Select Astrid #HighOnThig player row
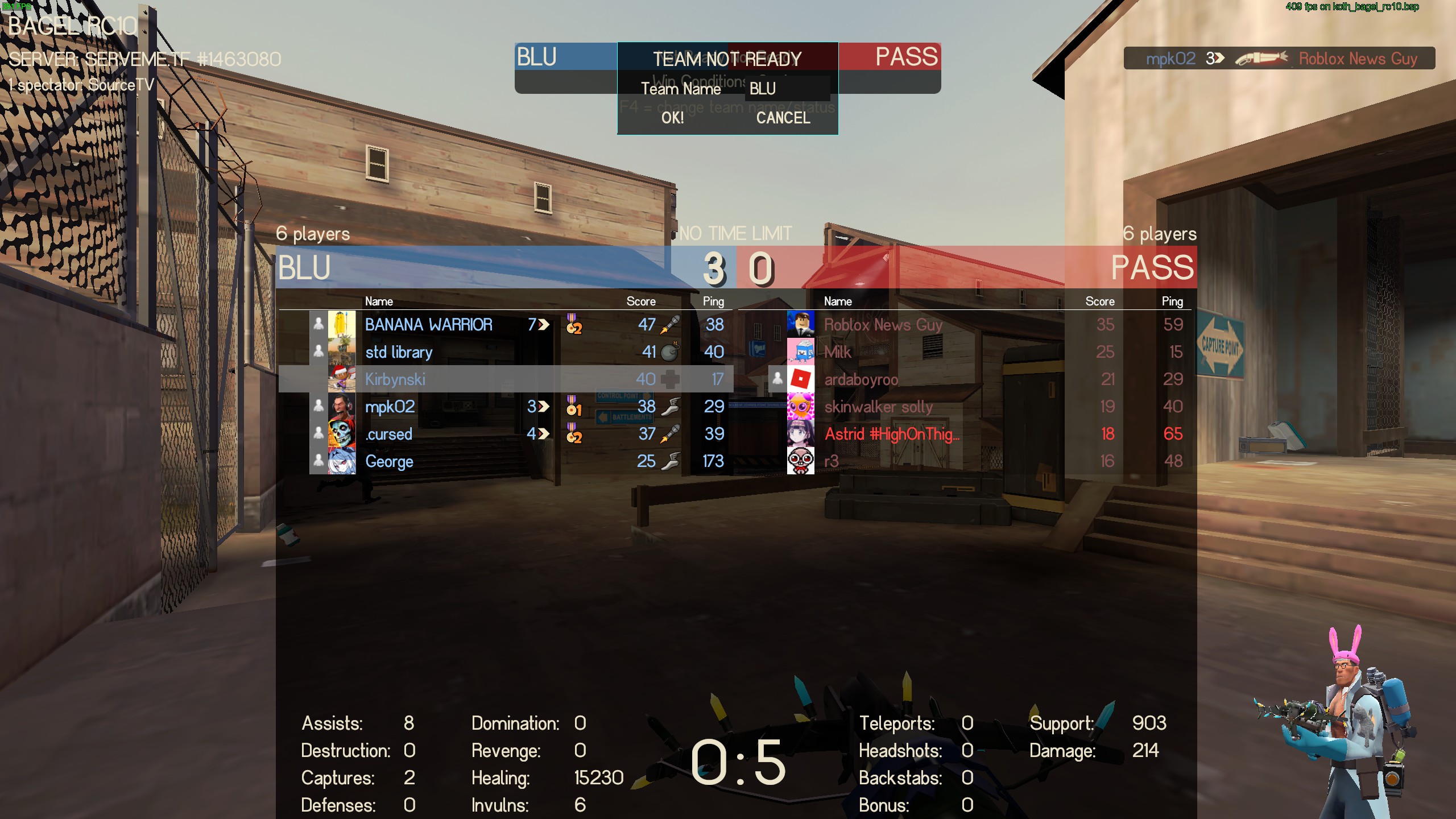 892,434
